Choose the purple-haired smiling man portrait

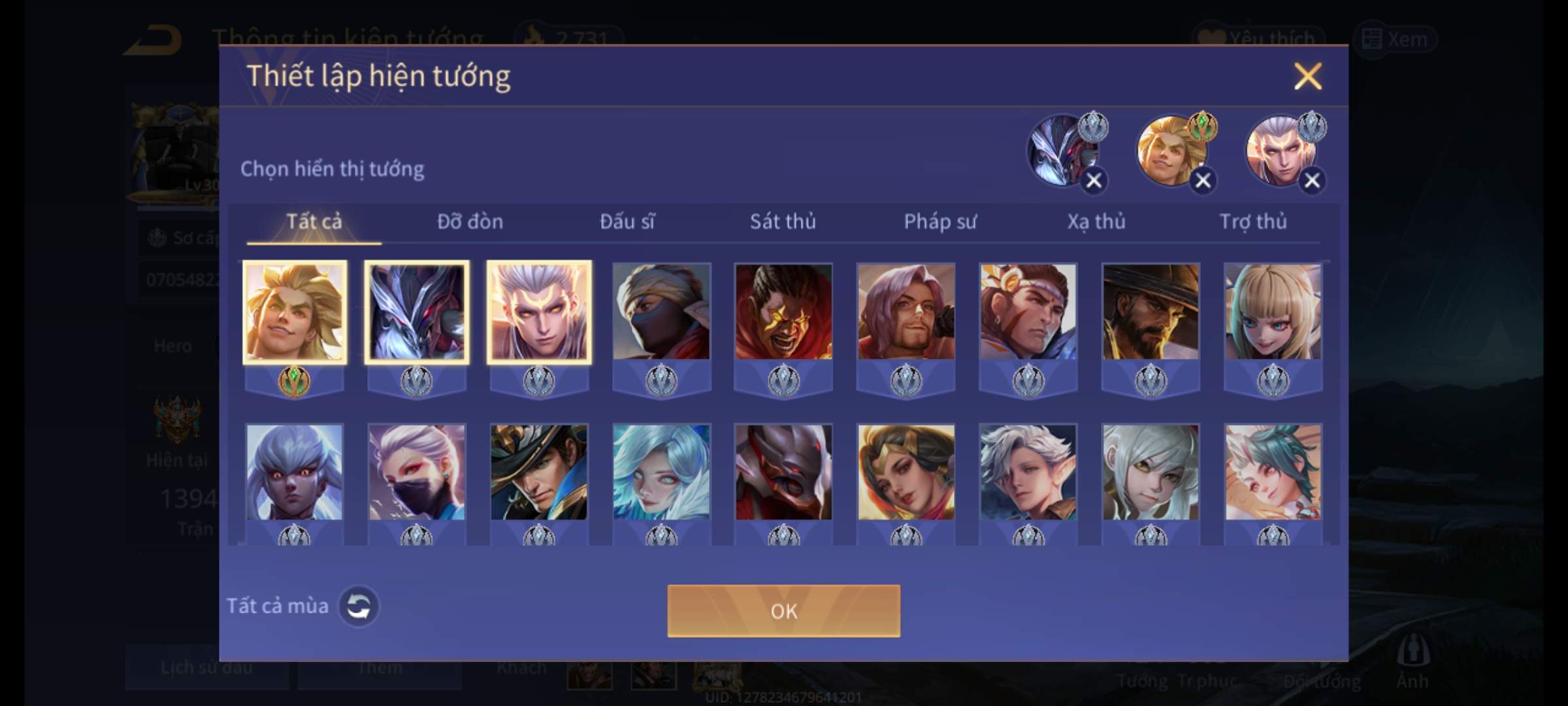pyautogui.click(x=906, y=312)
